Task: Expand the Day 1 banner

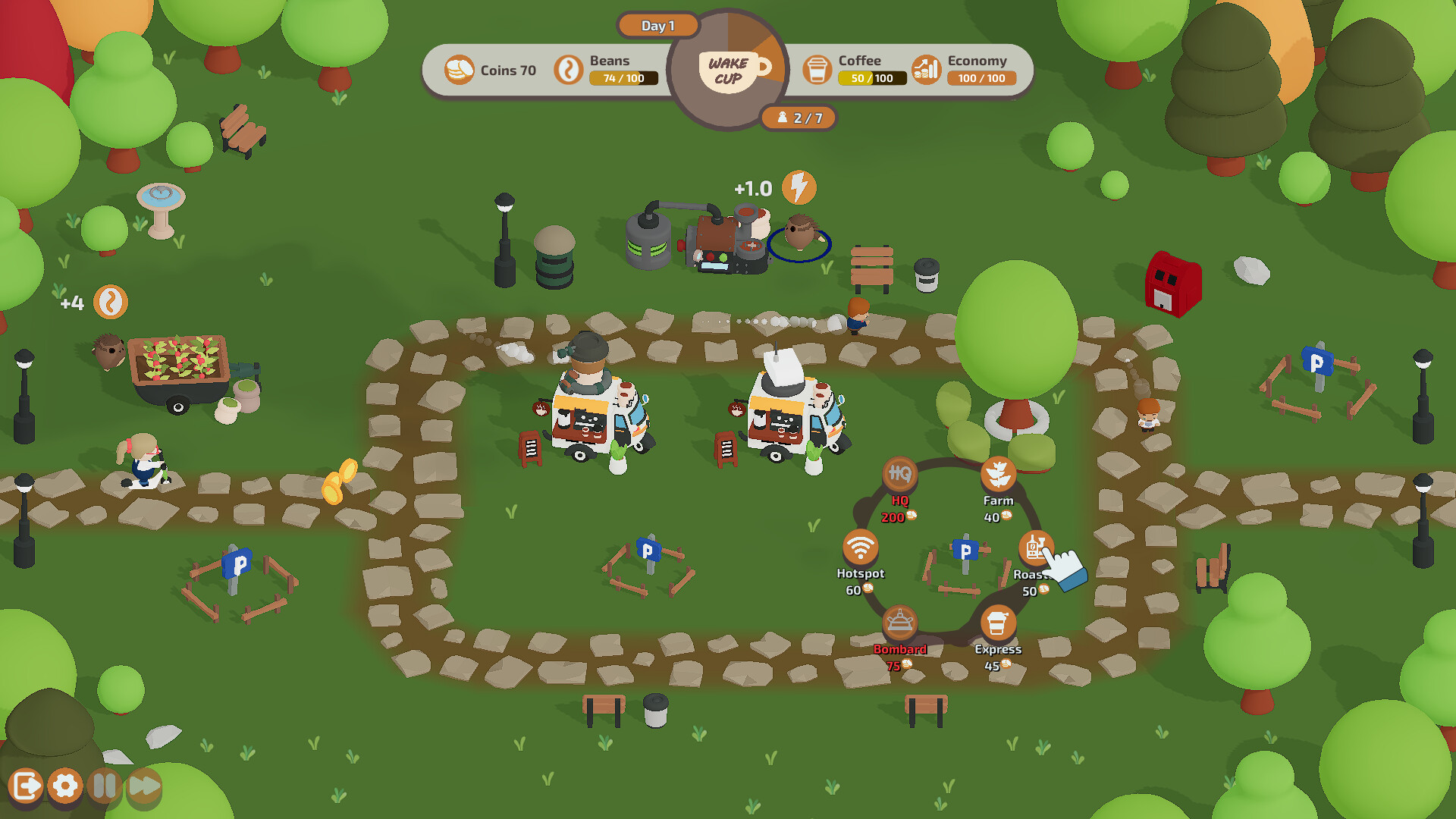Action: 657,25
